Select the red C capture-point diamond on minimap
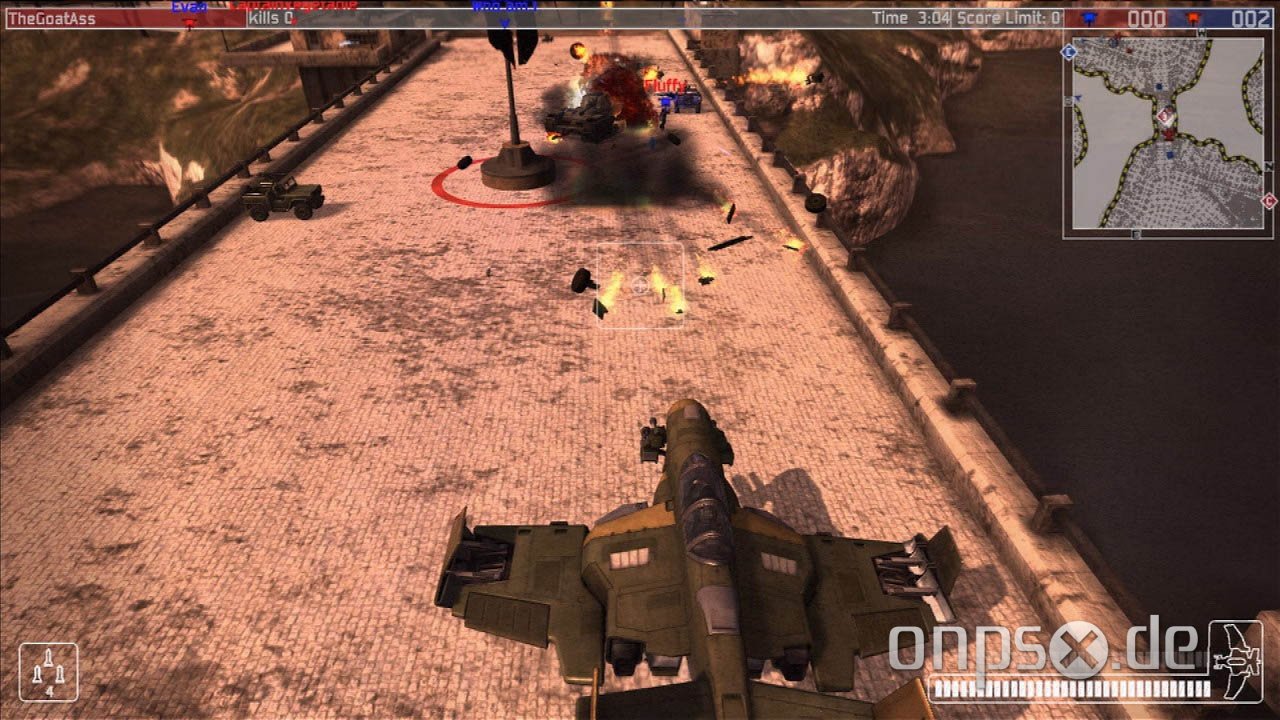 click(1268, 201)
